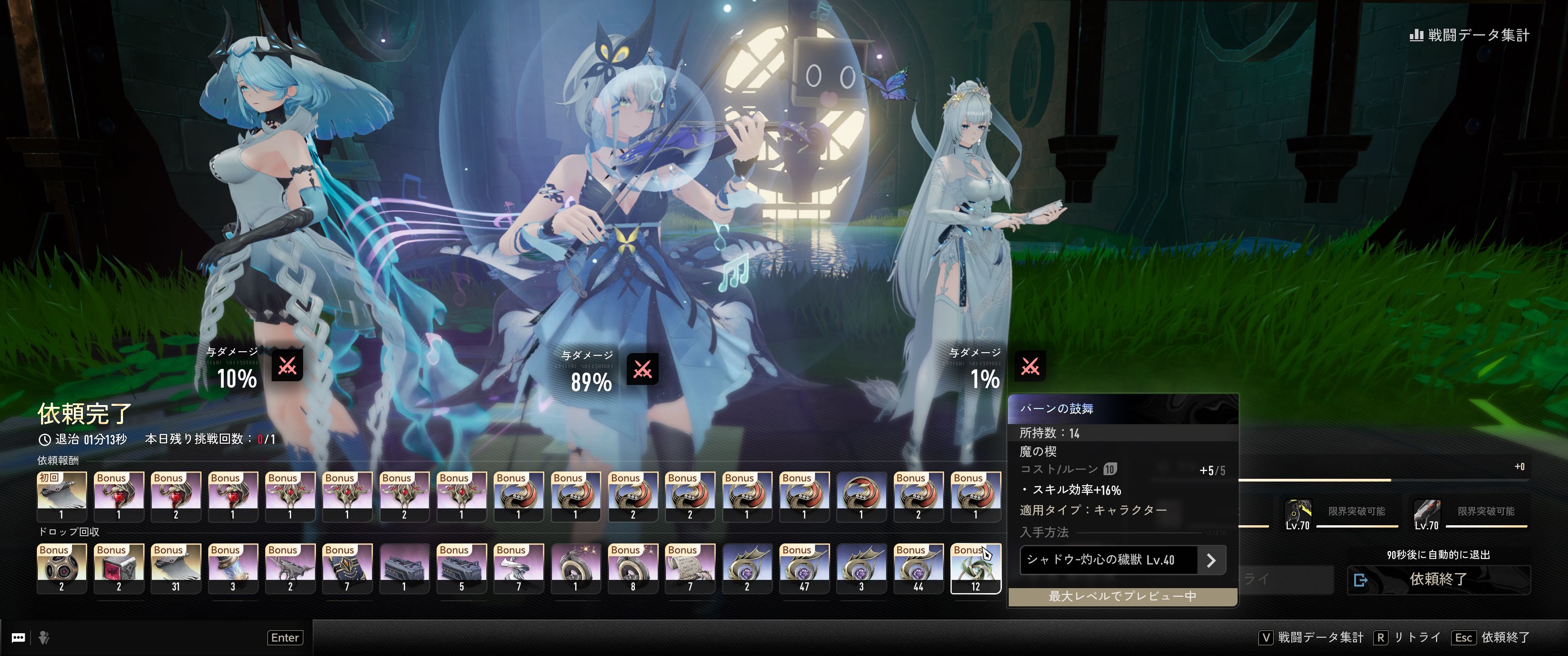Screen dimensions: 1568x656
Task: Select the reward medallion without a Bonus tag
Action: pyautogui.click(x=861, y=497)
